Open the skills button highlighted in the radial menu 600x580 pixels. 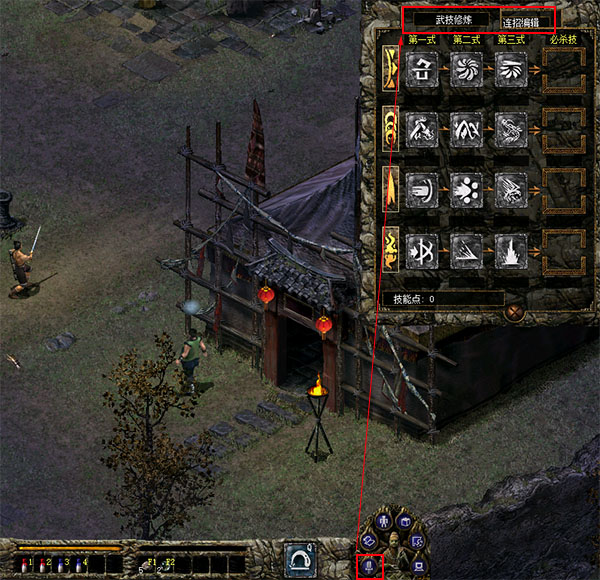(x=367, y=566)
